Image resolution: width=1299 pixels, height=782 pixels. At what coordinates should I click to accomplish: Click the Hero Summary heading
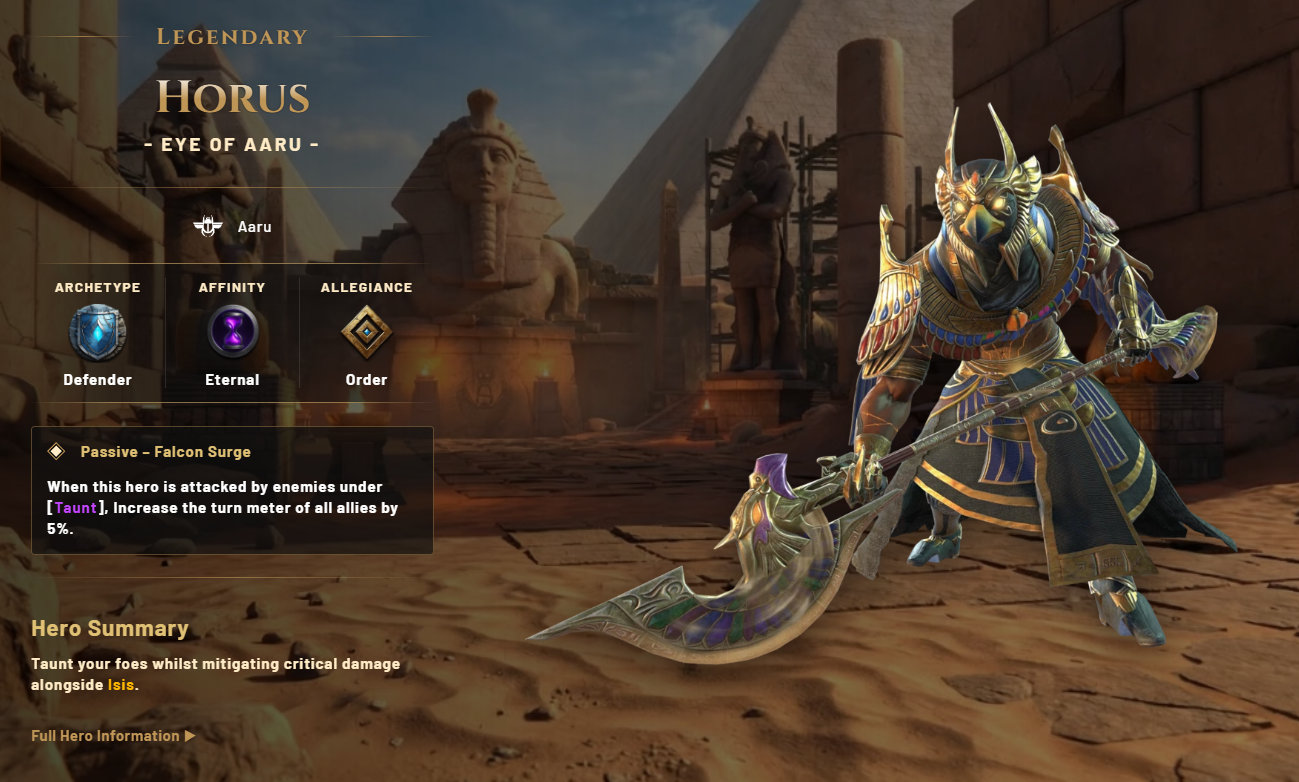[110, 628]
